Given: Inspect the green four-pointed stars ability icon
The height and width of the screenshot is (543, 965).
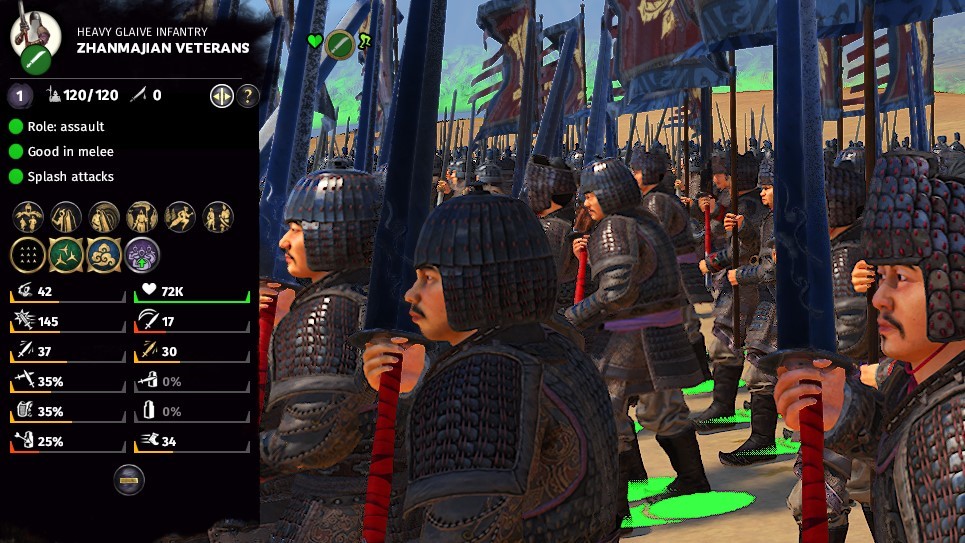Looking at the screenshot, I should tap(65, 255).
